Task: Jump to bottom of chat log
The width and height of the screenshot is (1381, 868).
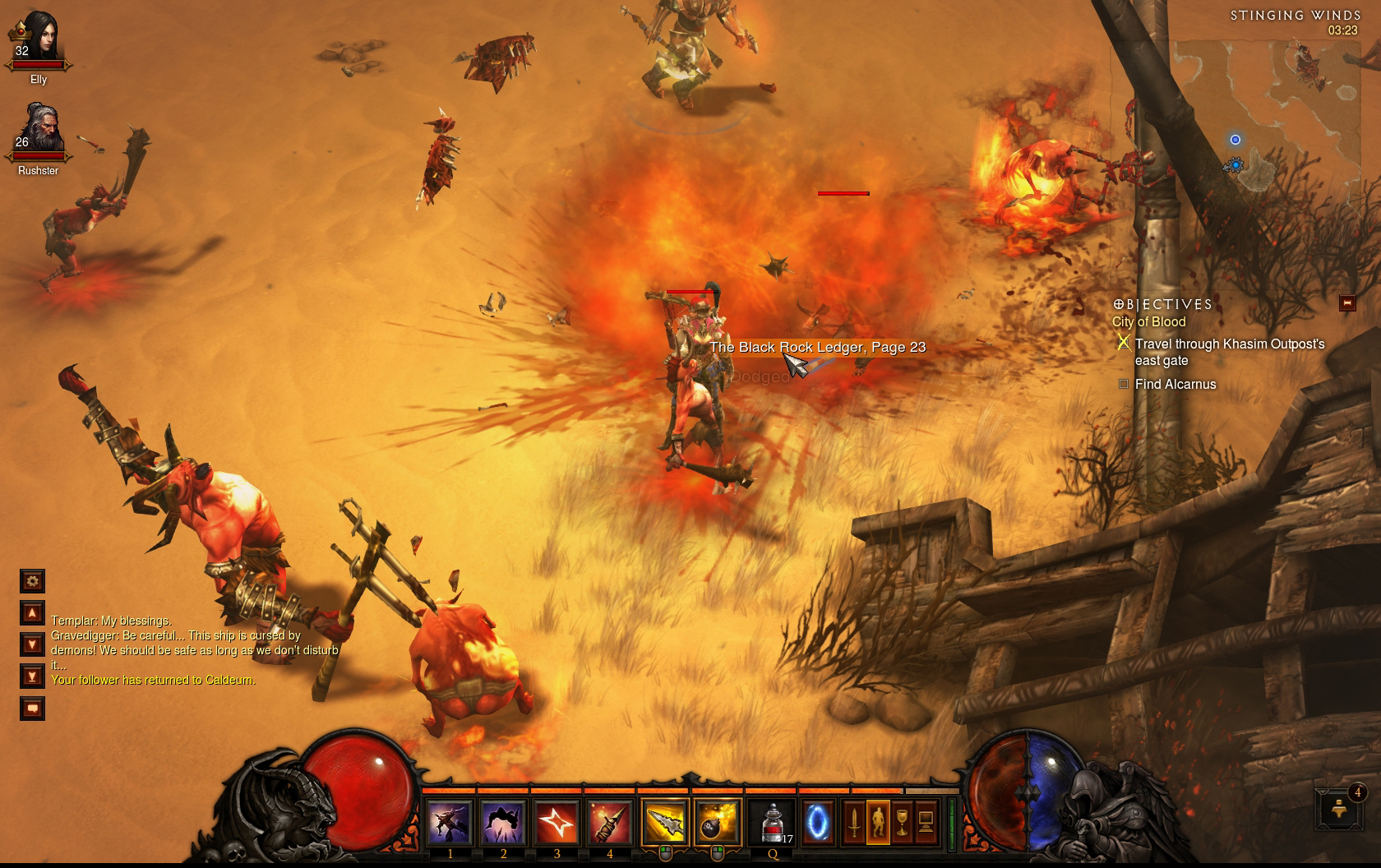Action: (x=33, y=676)
